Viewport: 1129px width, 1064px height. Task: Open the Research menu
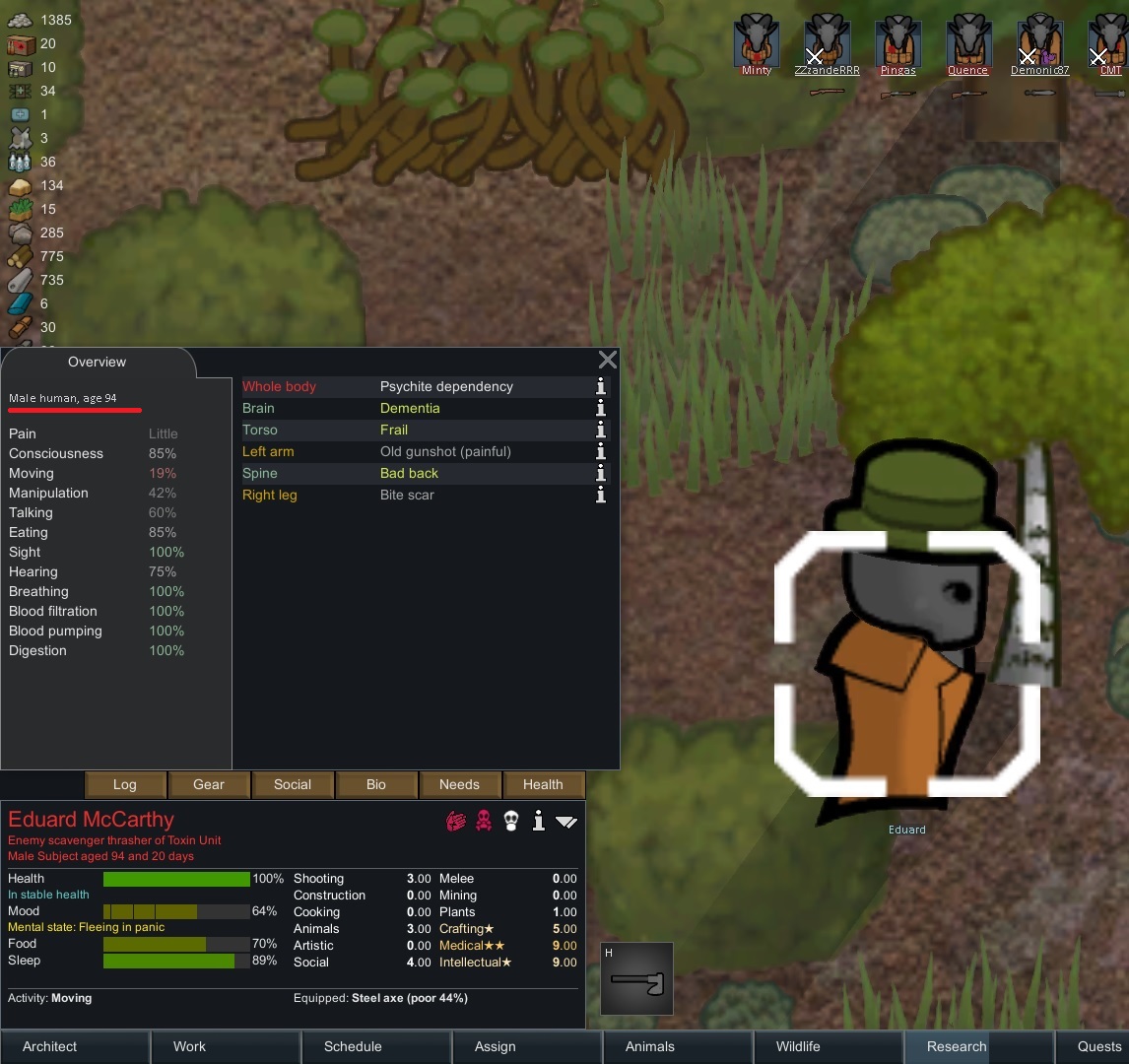956,1046
